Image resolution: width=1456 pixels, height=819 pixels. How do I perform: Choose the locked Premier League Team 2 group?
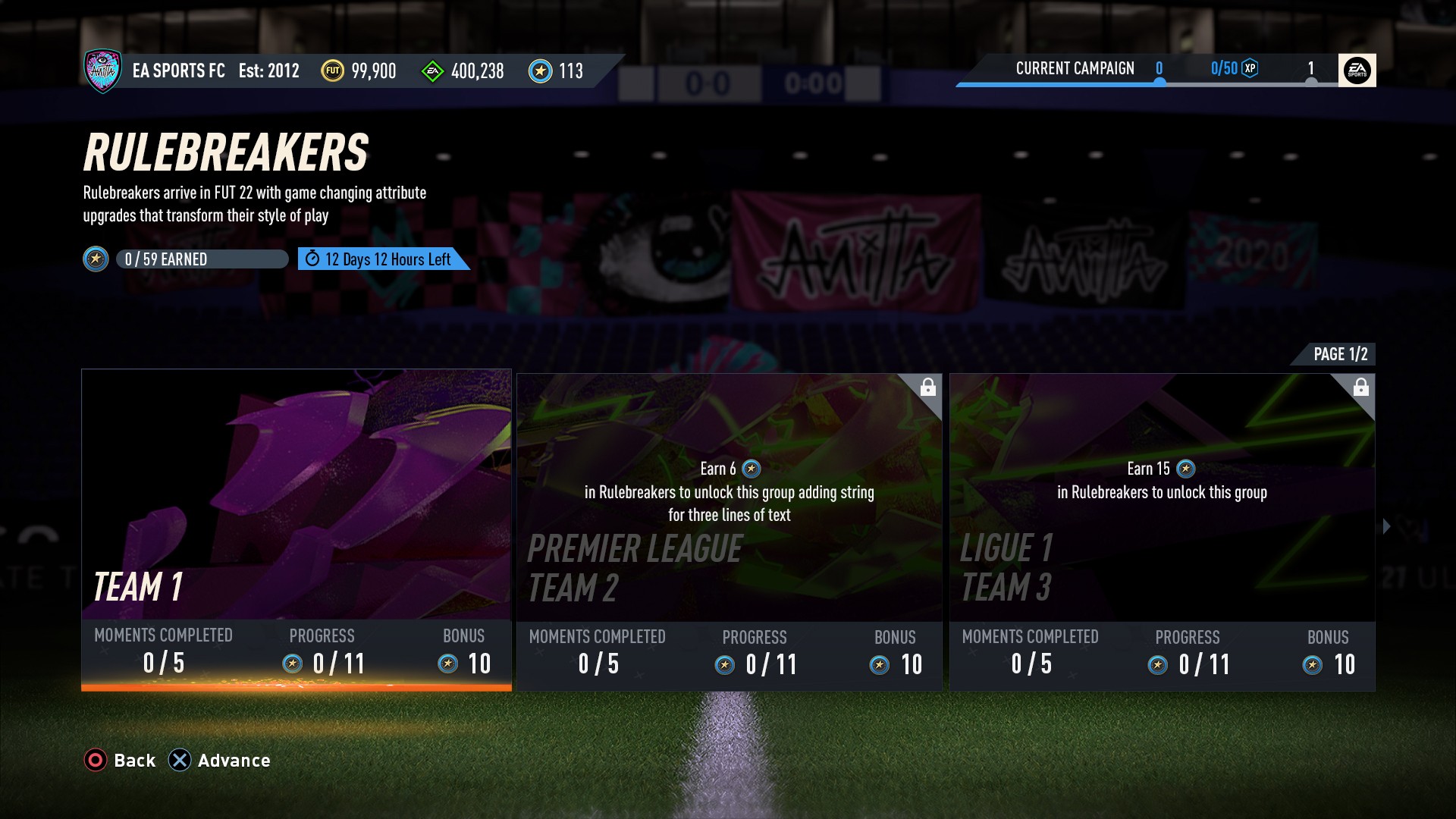[729, 531]
